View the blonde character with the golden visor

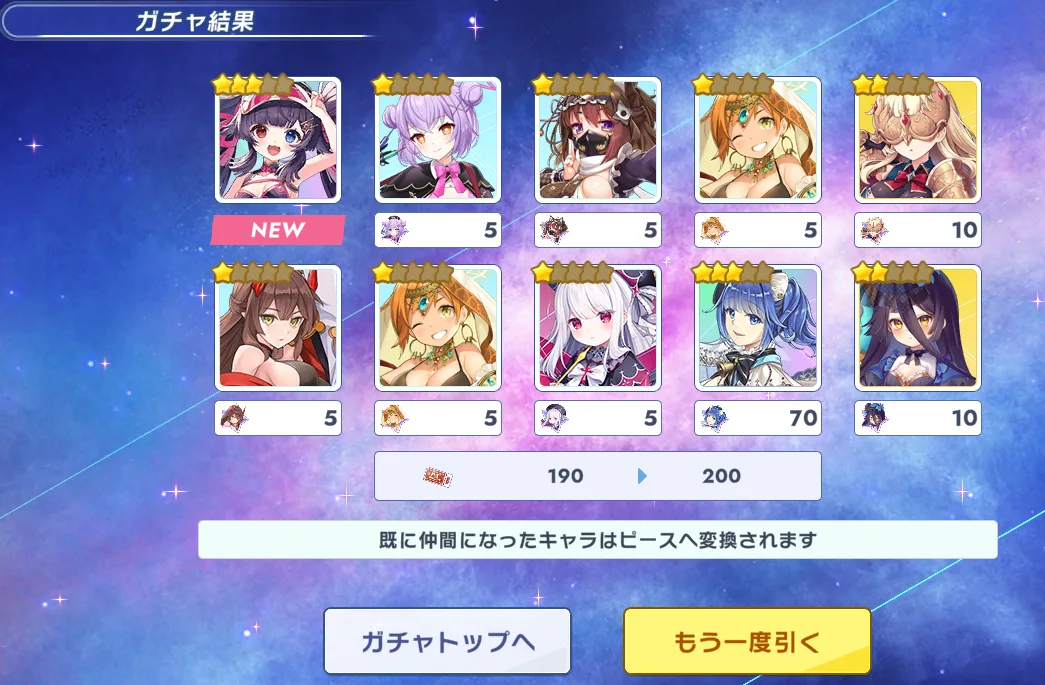(x=918, y=140)
